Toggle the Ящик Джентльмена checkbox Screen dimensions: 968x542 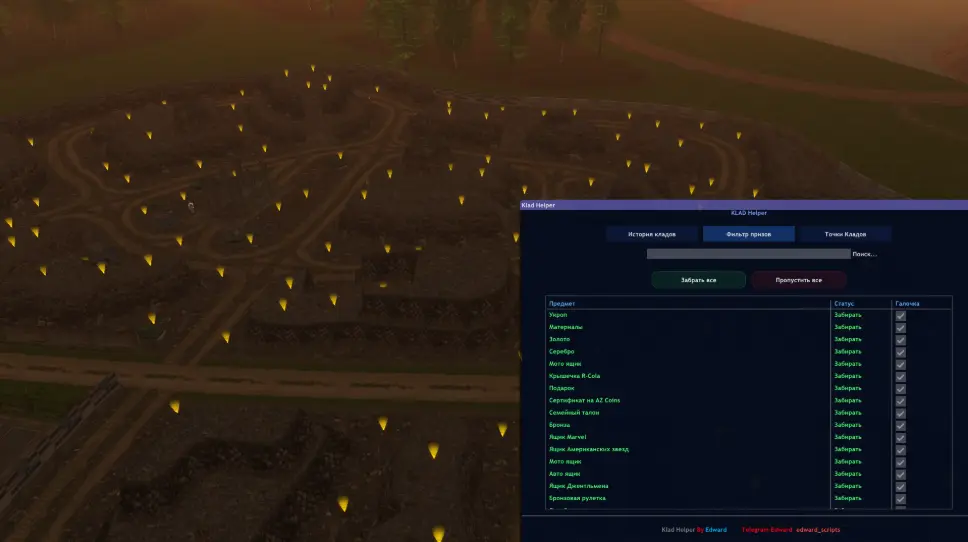[x=901, y=486]
